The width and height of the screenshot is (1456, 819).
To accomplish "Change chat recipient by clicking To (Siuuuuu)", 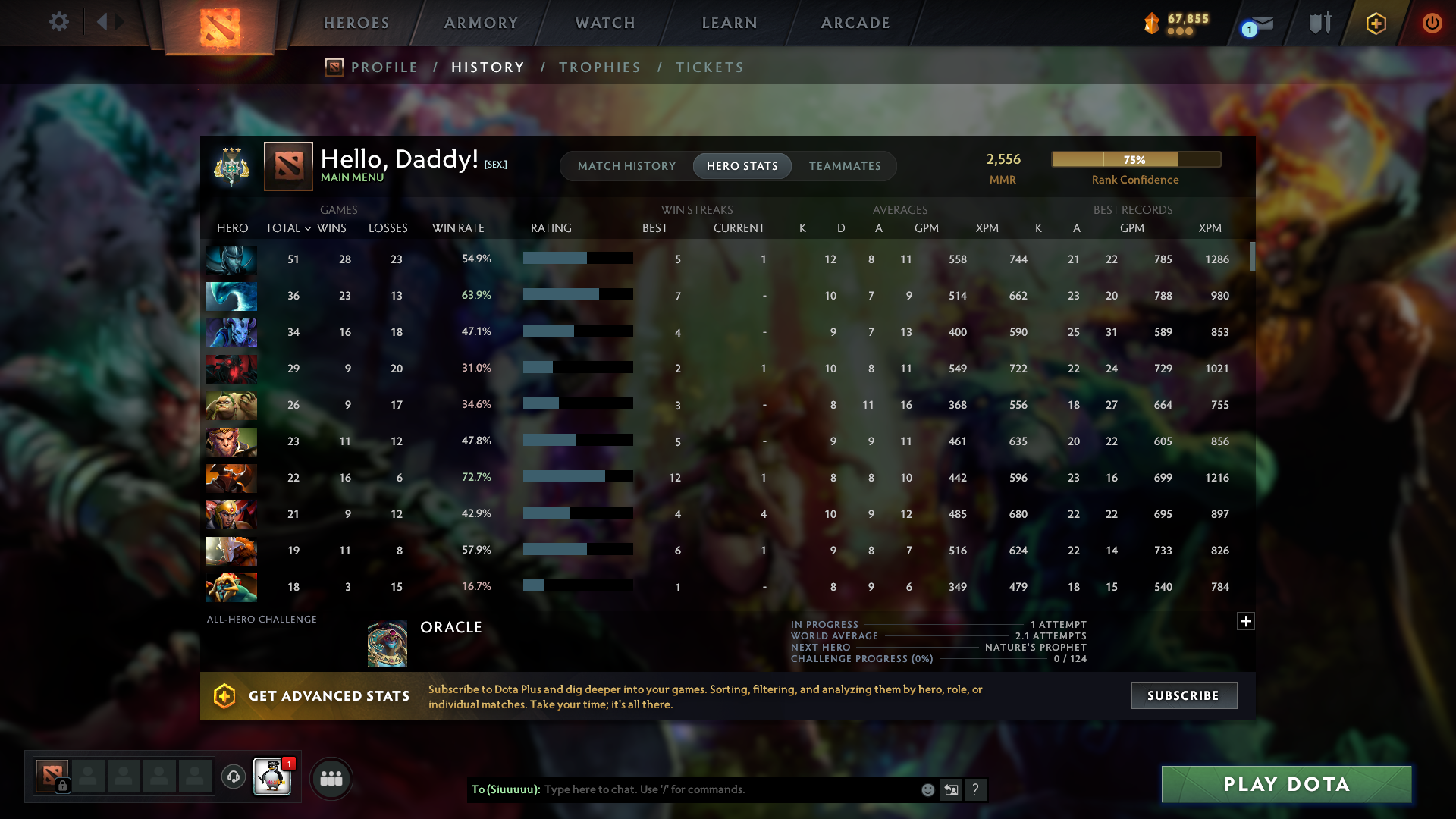I will point(507,789).
